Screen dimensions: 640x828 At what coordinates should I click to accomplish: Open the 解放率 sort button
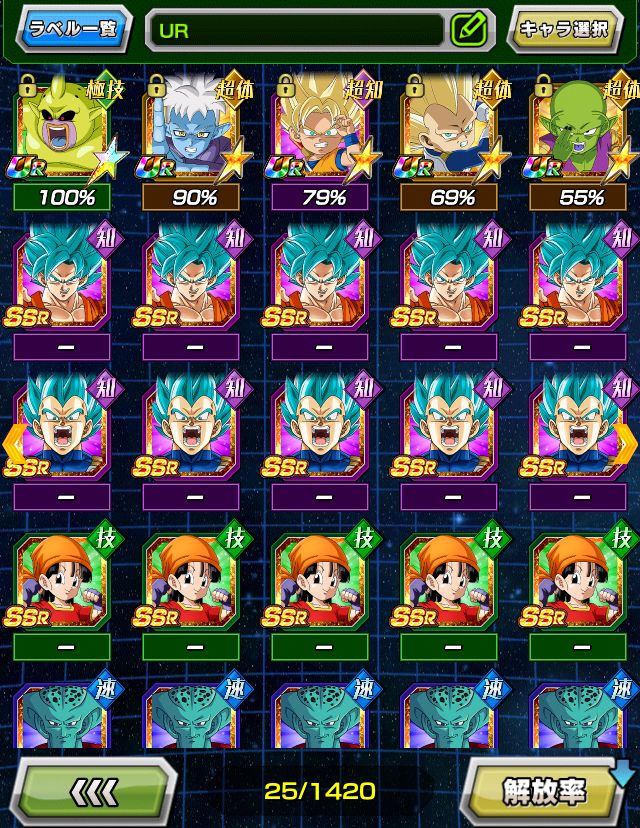(545, 791)
